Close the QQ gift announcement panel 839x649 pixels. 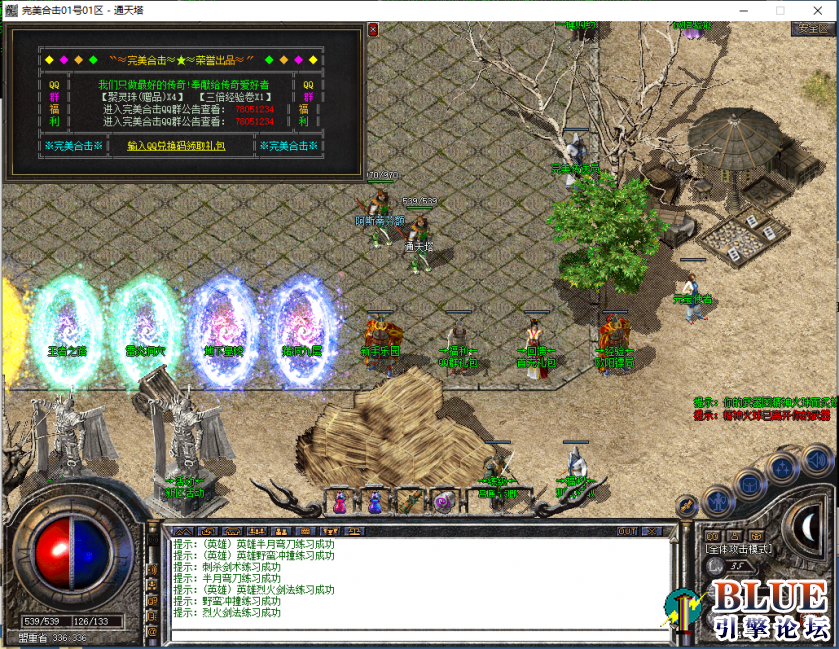pos(373,29)
